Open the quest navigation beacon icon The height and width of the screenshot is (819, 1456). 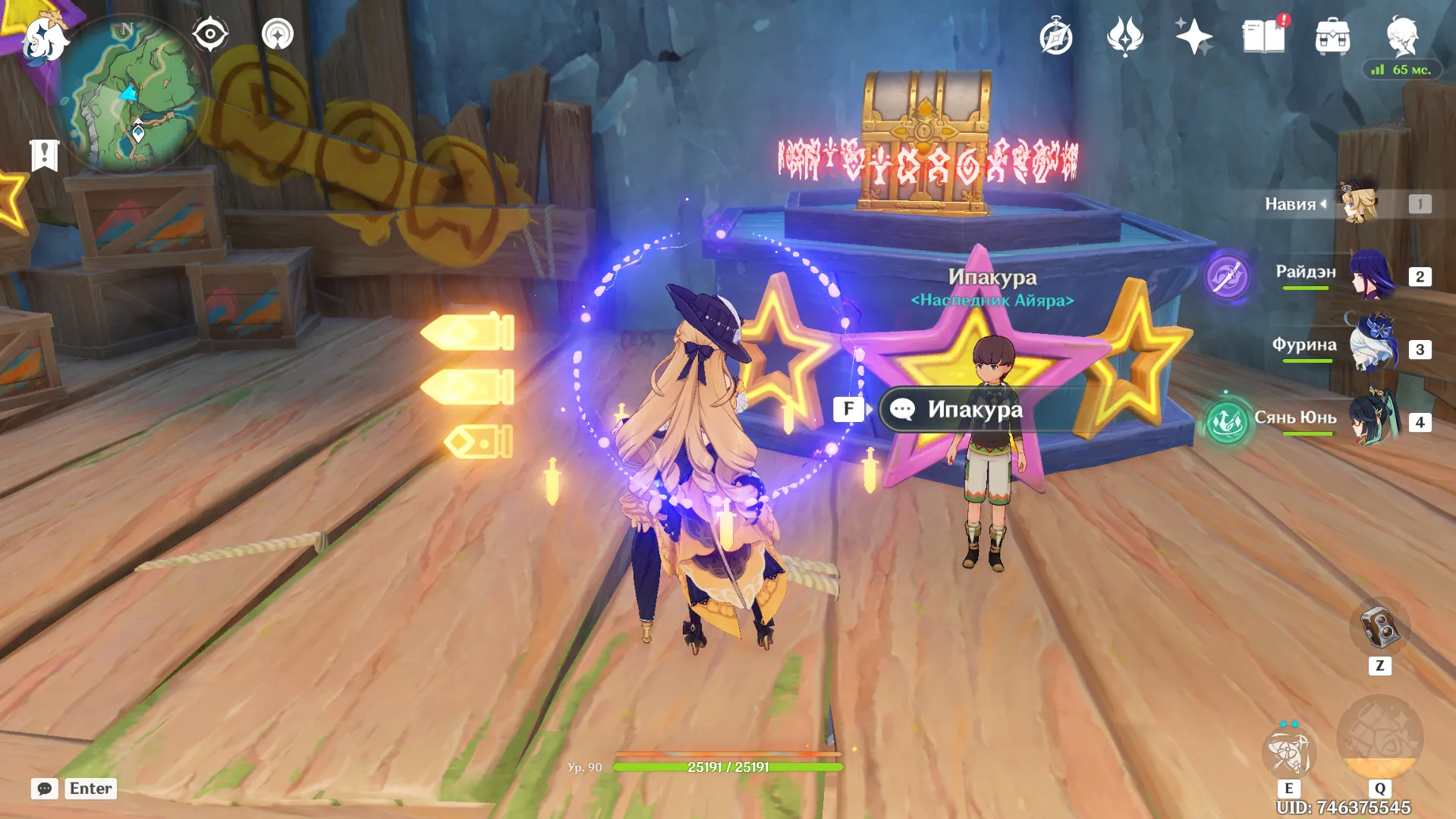click(x=278, y=34)
